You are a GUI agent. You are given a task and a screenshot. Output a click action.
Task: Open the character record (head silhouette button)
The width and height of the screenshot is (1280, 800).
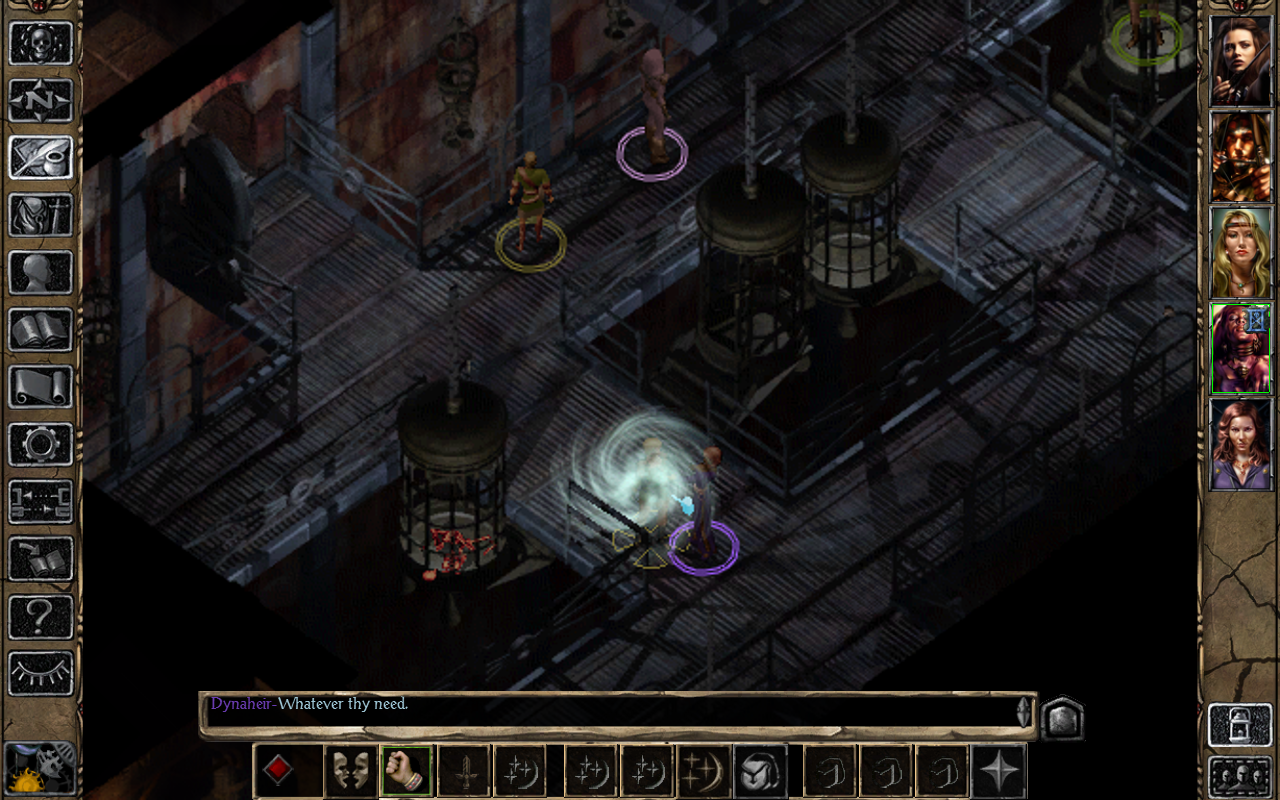coord(41,272)
